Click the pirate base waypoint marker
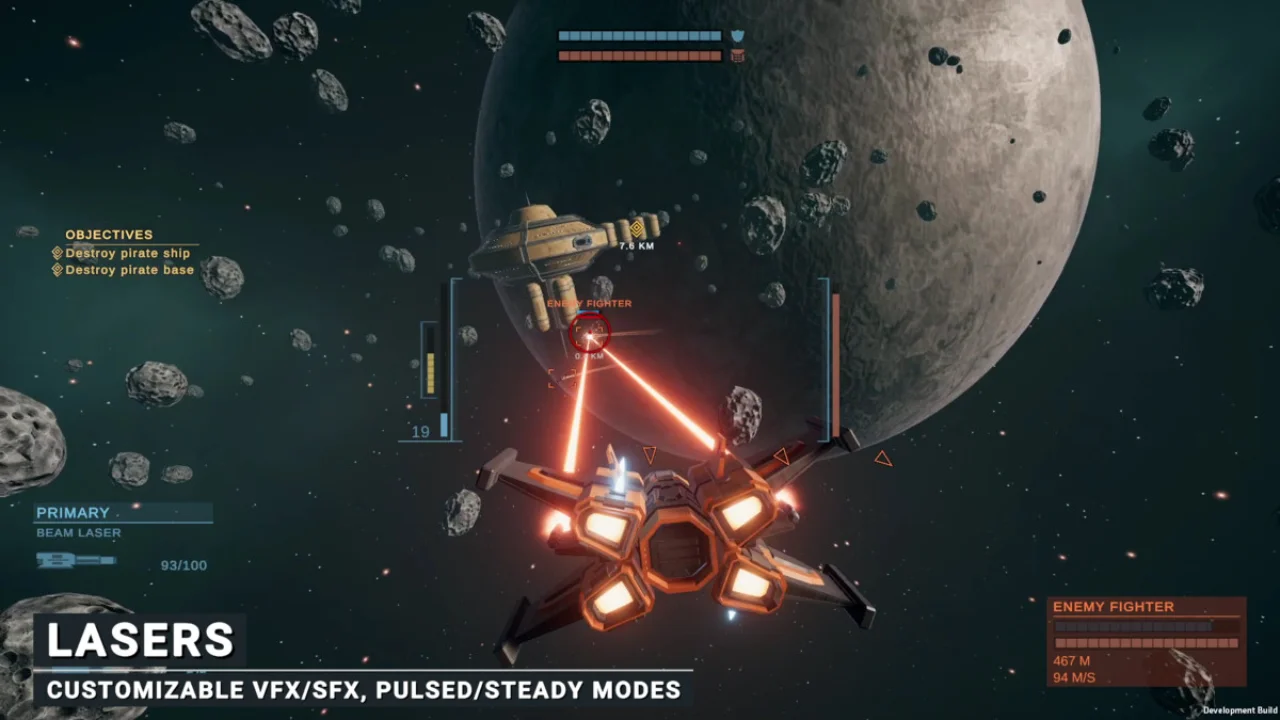Viewport: 1280px width, 720px height. click(637, 229)
